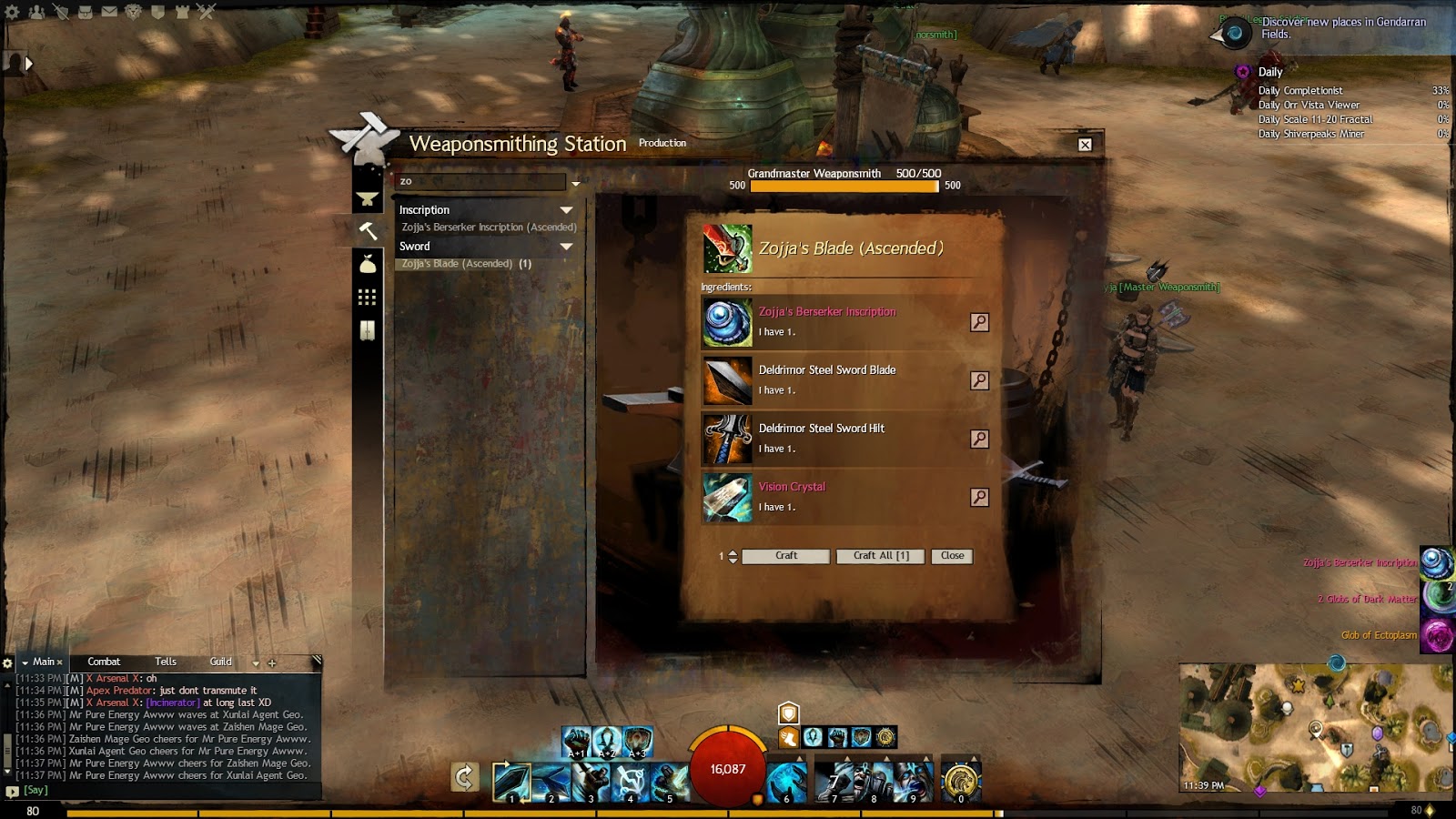Select Zojja's Berserker Inscription (Ascended) recipe
1456x819 pixels.
(489, 227)
